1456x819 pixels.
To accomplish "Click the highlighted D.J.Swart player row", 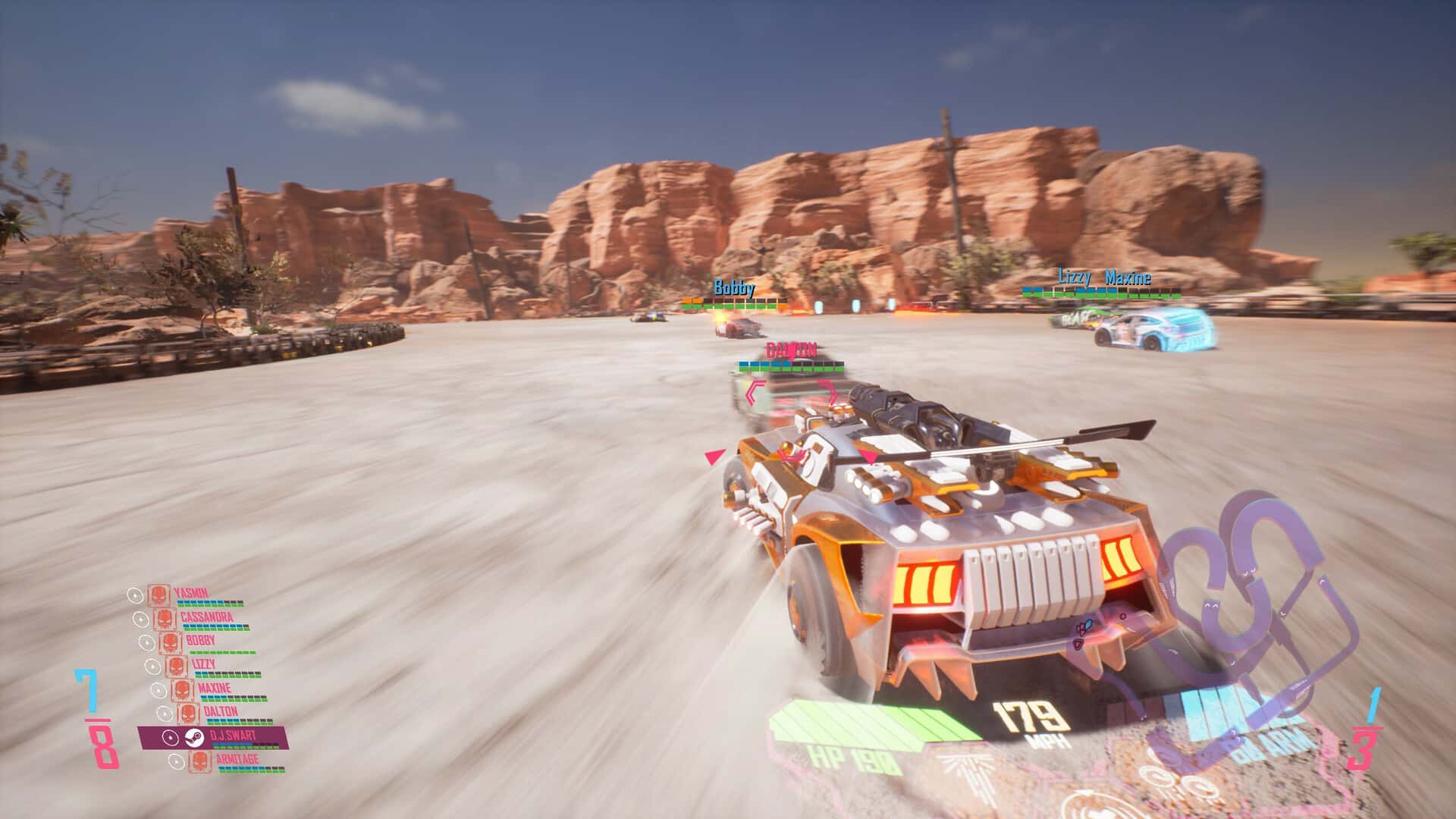I will pyautogui.click(x=213, y=737).
